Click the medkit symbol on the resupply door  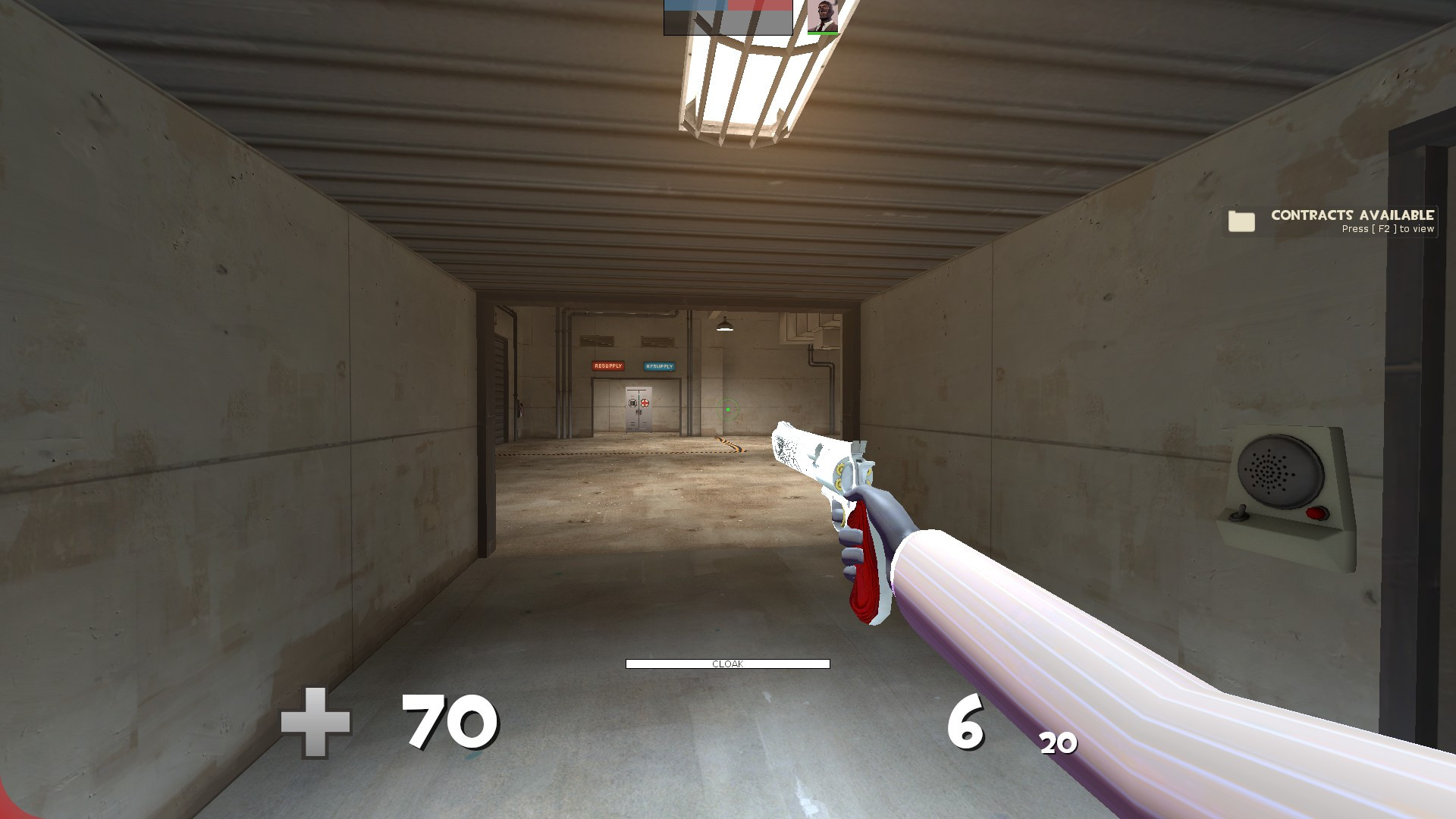click(645, 403)
